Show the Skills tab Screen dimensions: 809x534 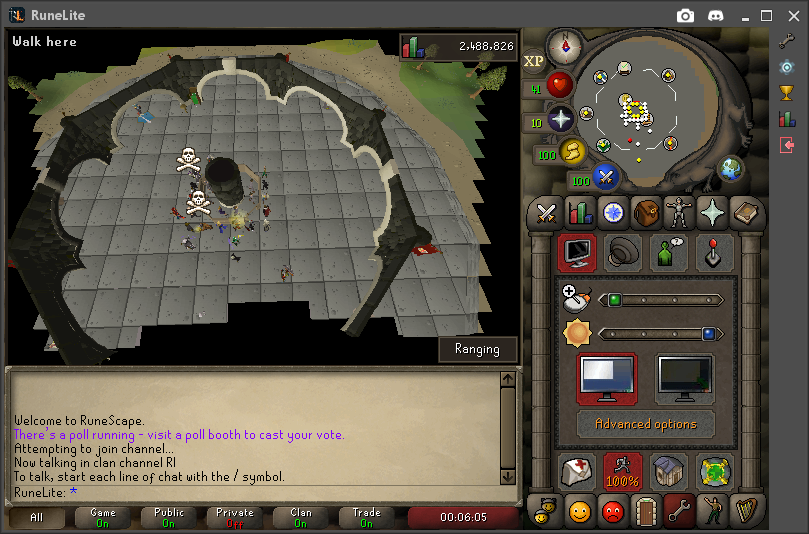pyautogui.click(x=579, y=212)
